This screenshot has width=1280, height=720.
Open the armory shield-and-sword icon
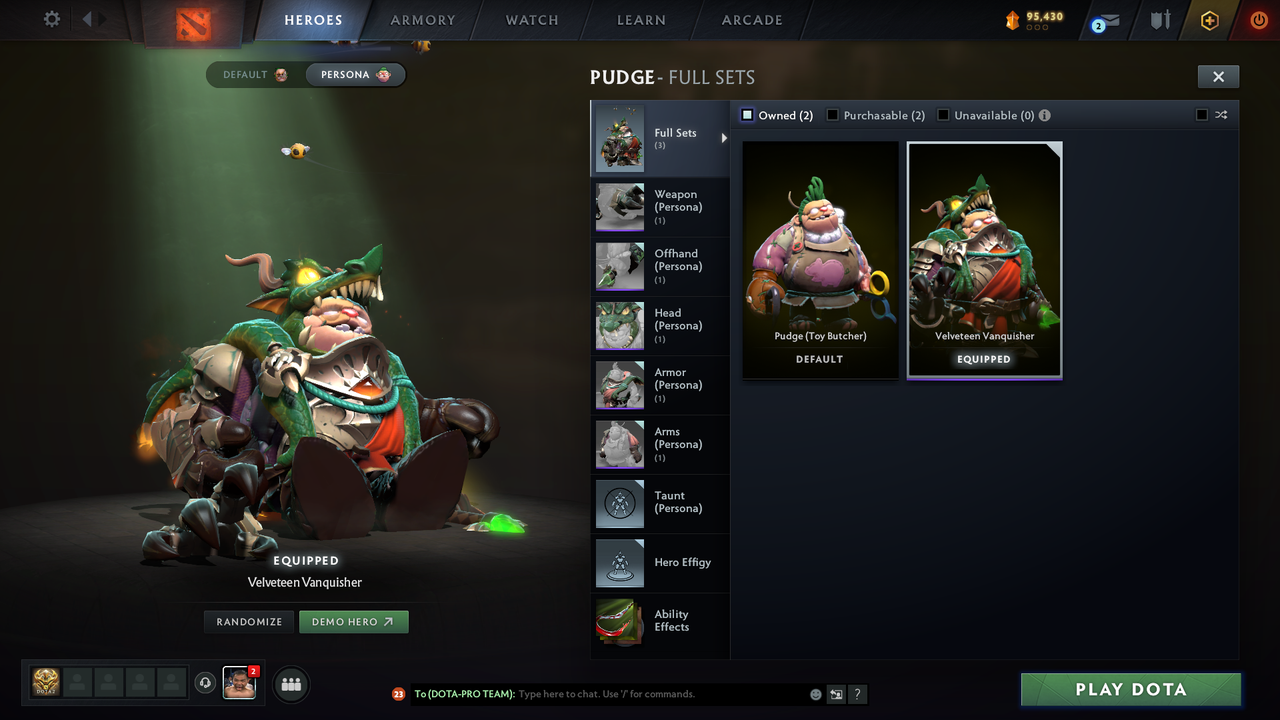(x=1157, y=18)
